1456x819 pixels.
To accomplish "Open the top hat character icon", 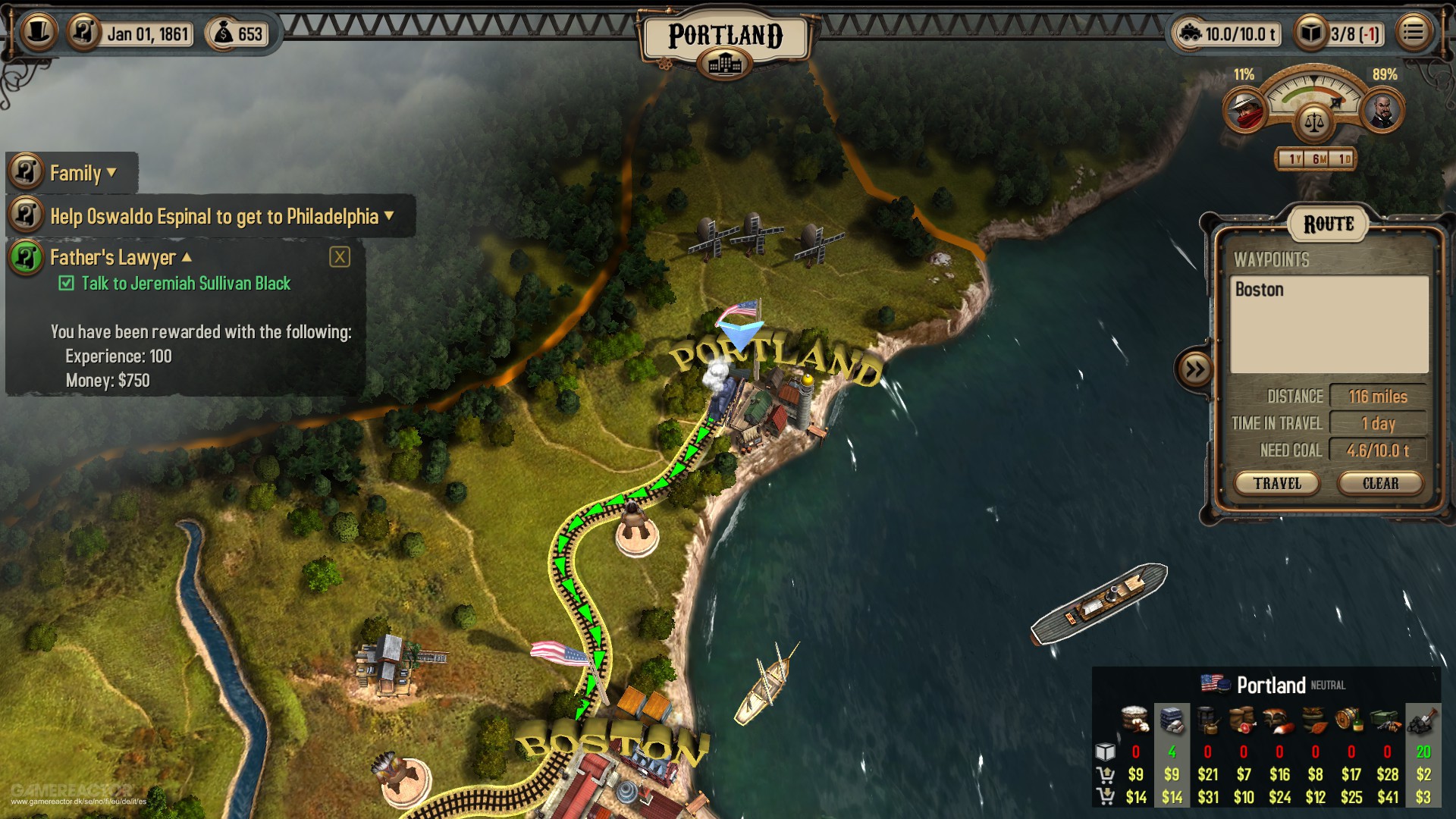I will [39, 32].
